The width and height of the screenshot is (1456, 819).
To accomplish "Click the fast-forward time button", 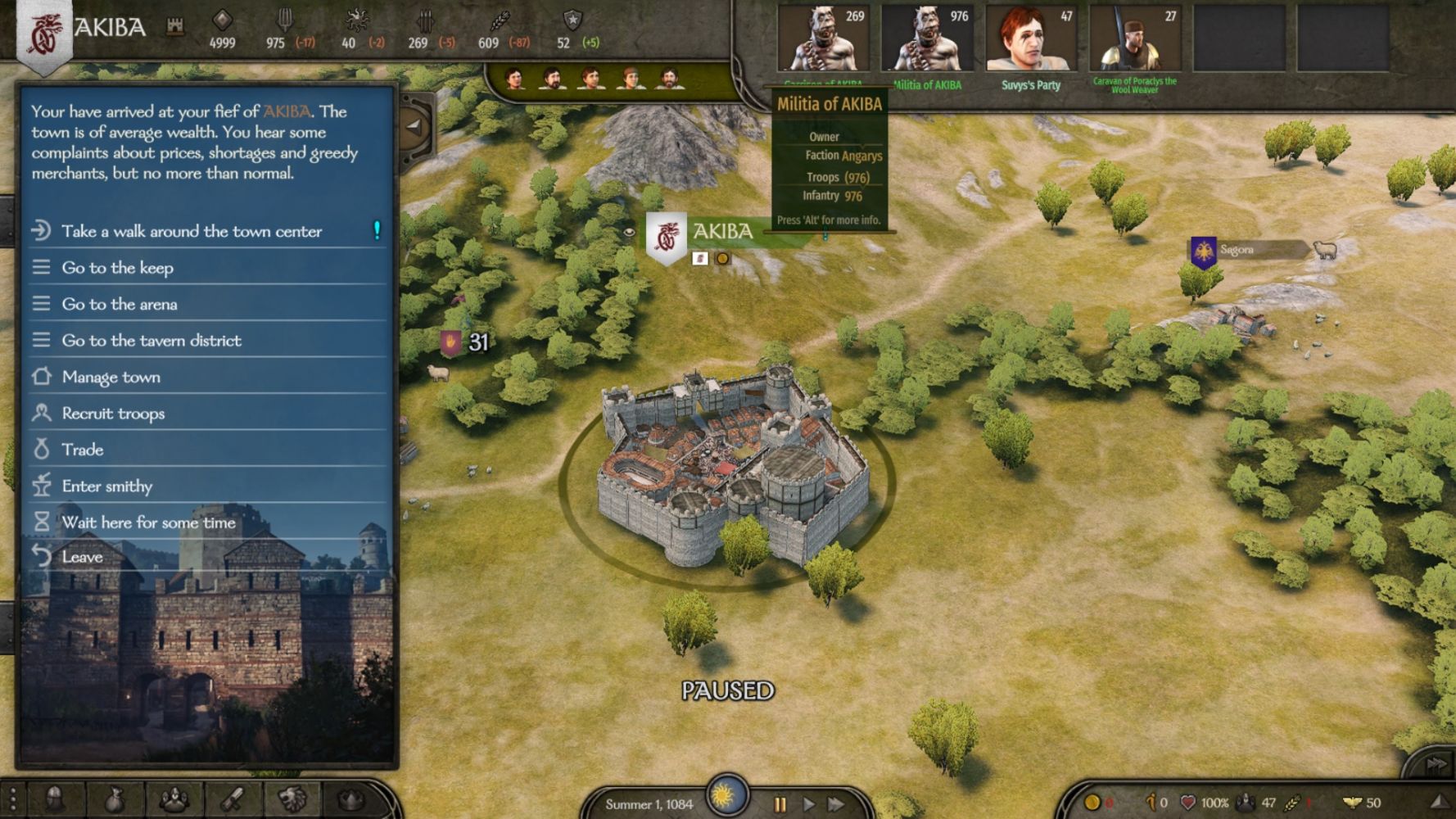I will pos(836,804).
